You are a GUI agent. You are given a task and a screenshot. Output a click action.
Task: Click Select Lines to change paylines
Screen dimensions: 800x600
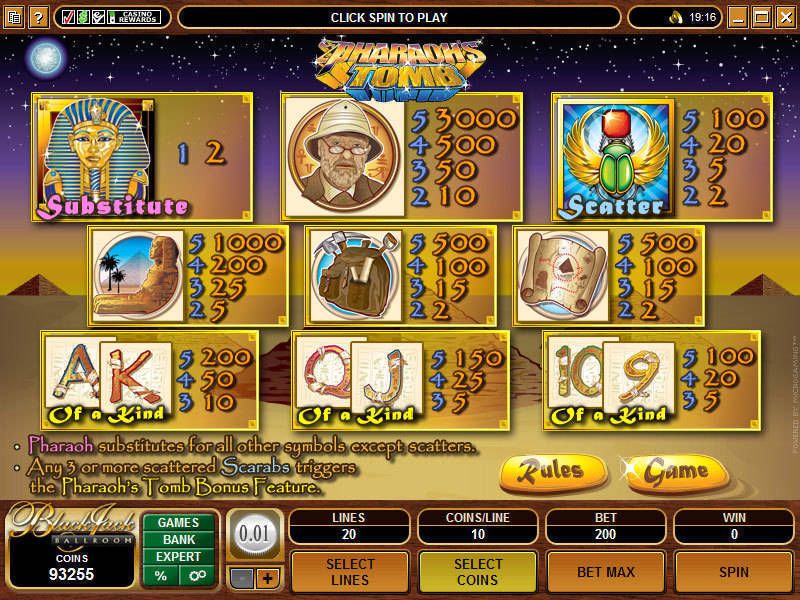[350, 571]
